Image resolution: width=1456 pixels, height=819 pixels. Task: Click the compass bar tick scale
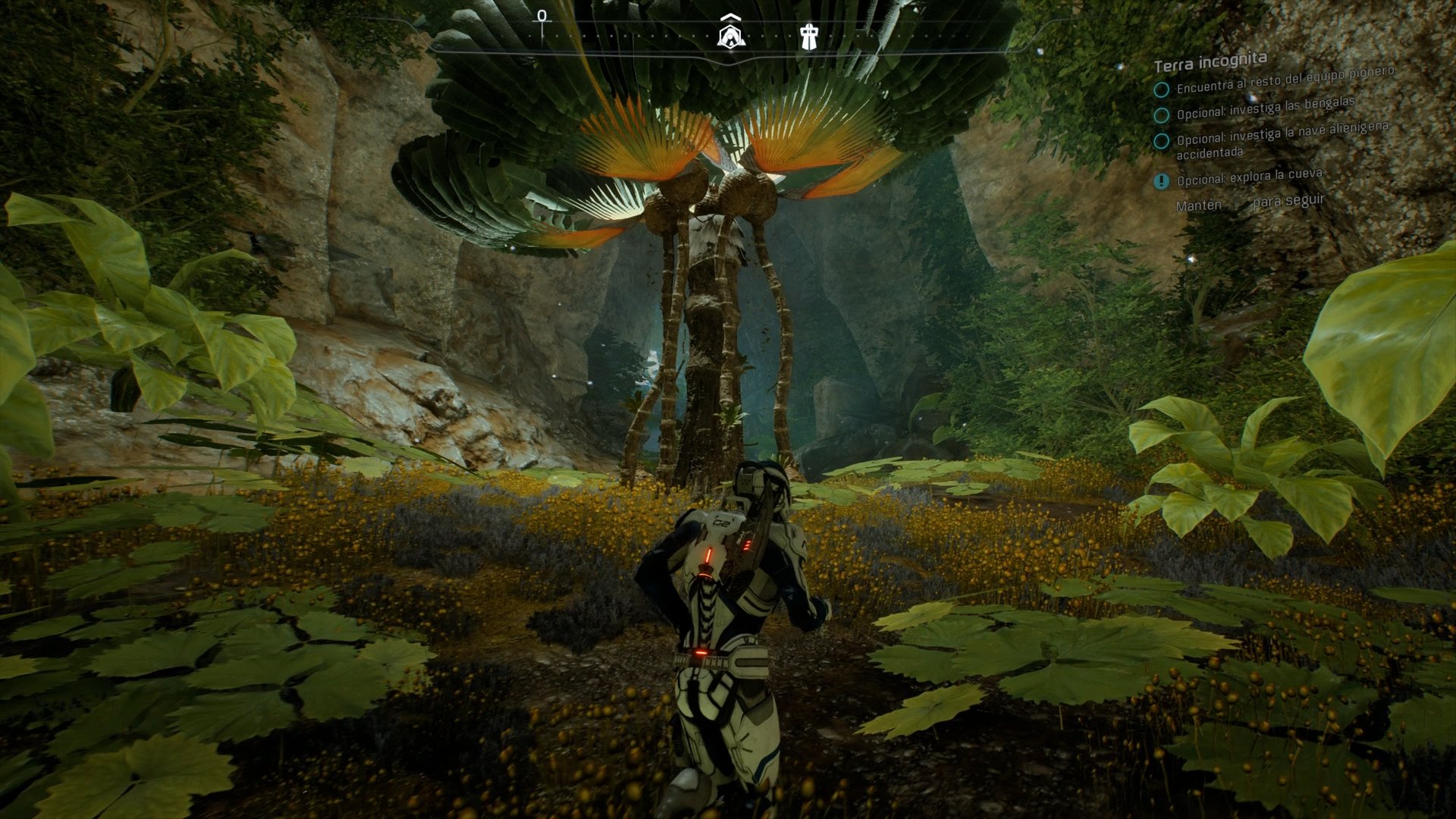click(x=607, y=34)
